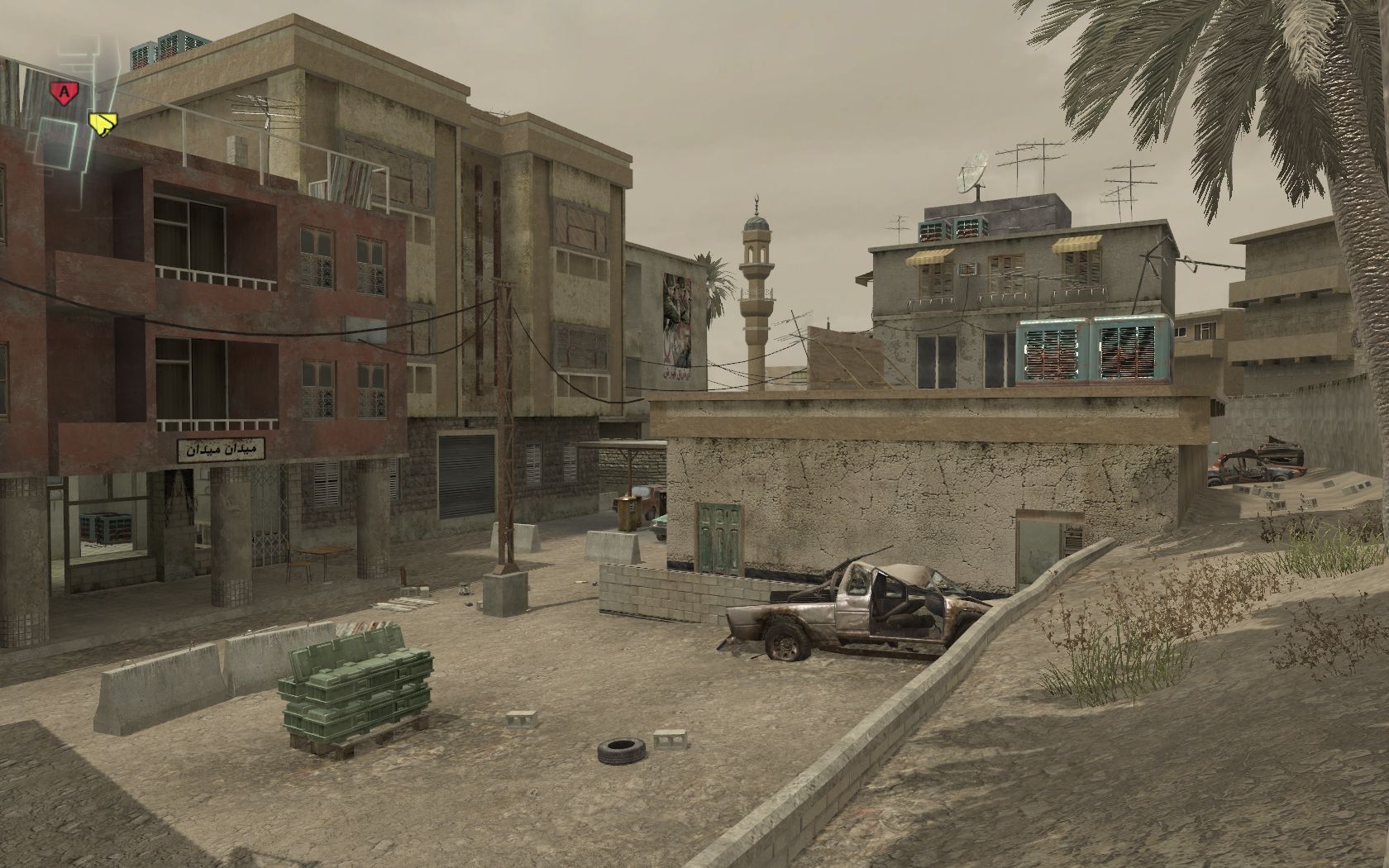Select the yellow player arrow on the minimap

101,124
